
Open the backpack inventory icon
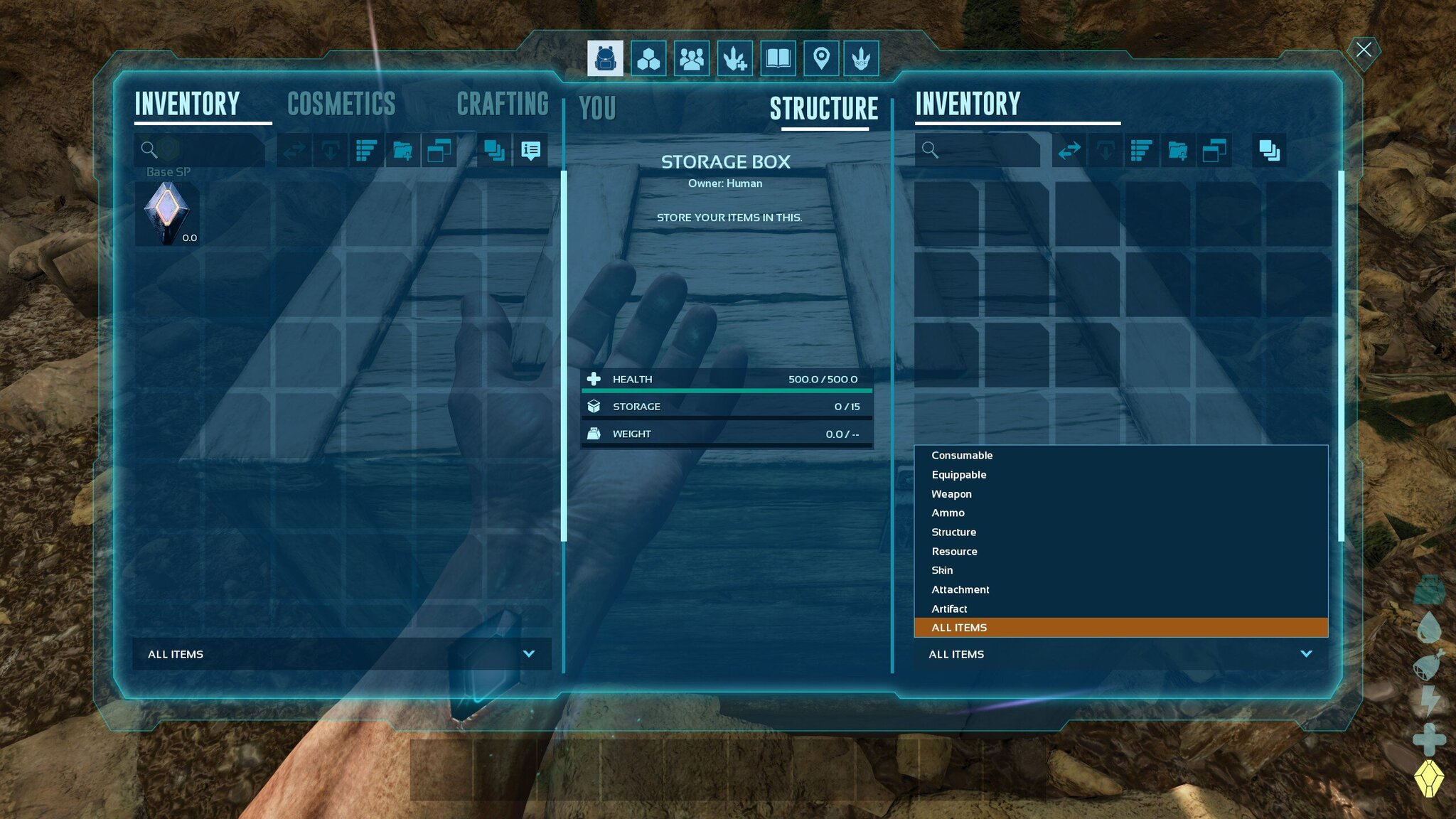(605, 58)
